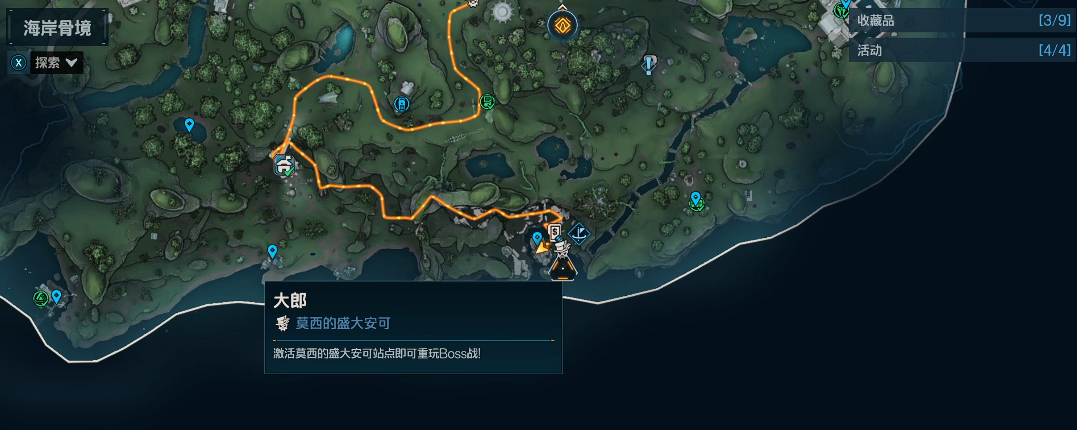
Task: Select the blue circular canister marker
Action: click(402, 104)
